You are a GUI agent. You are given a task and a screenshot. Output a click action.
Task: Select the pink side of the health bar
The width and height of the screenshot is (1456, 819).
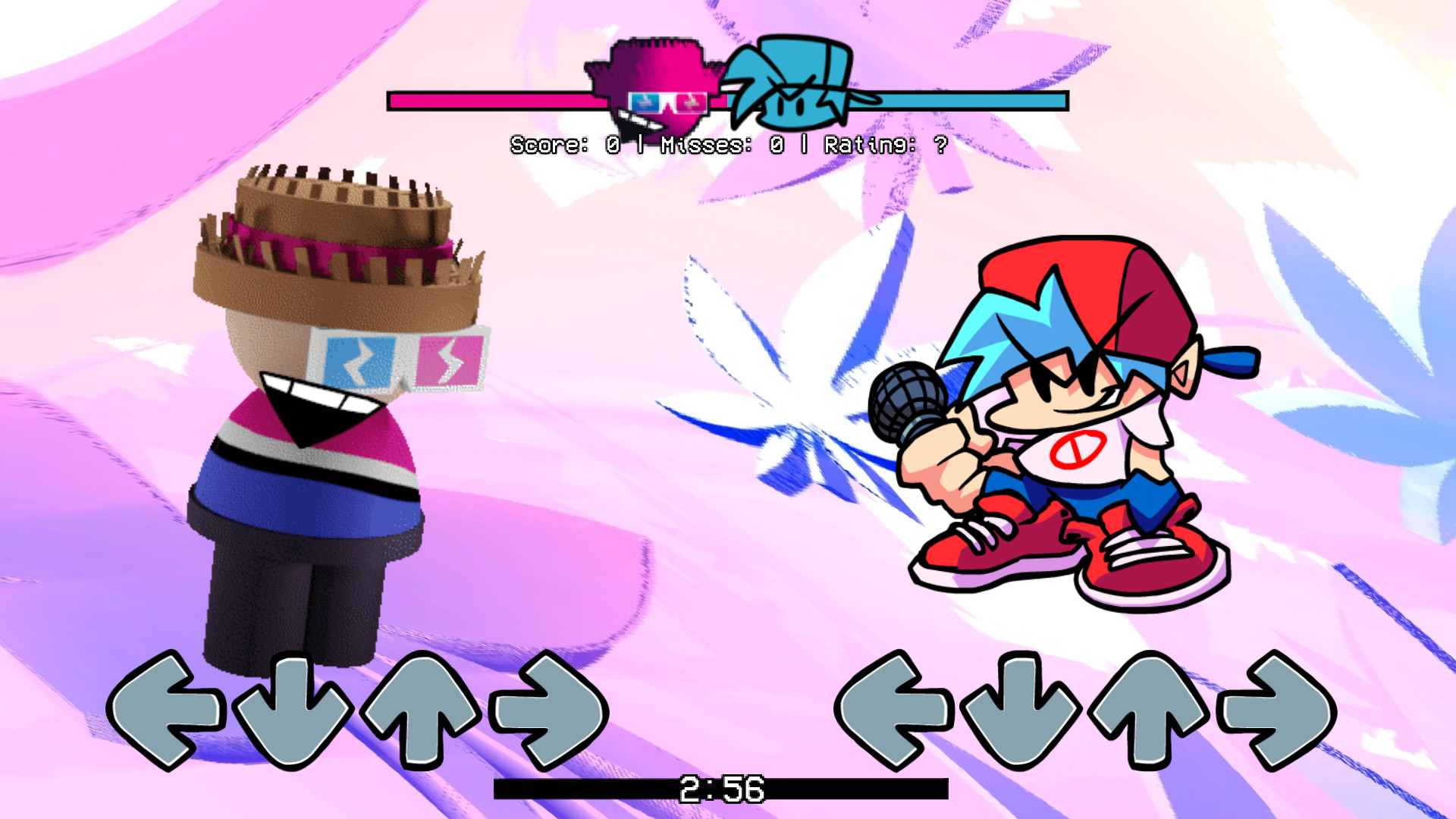point(493,99)
